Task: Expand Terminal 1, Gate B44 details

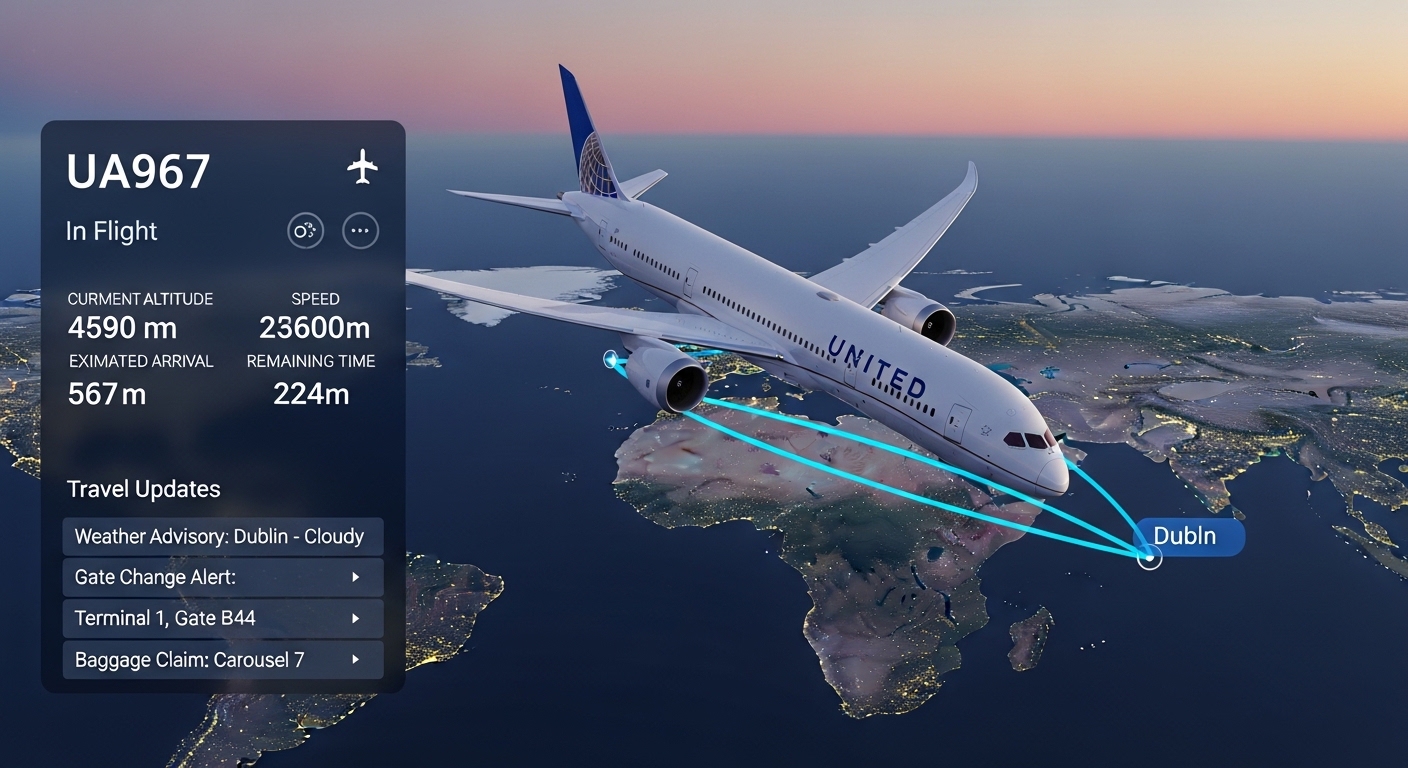Action: tap(222, 618)
